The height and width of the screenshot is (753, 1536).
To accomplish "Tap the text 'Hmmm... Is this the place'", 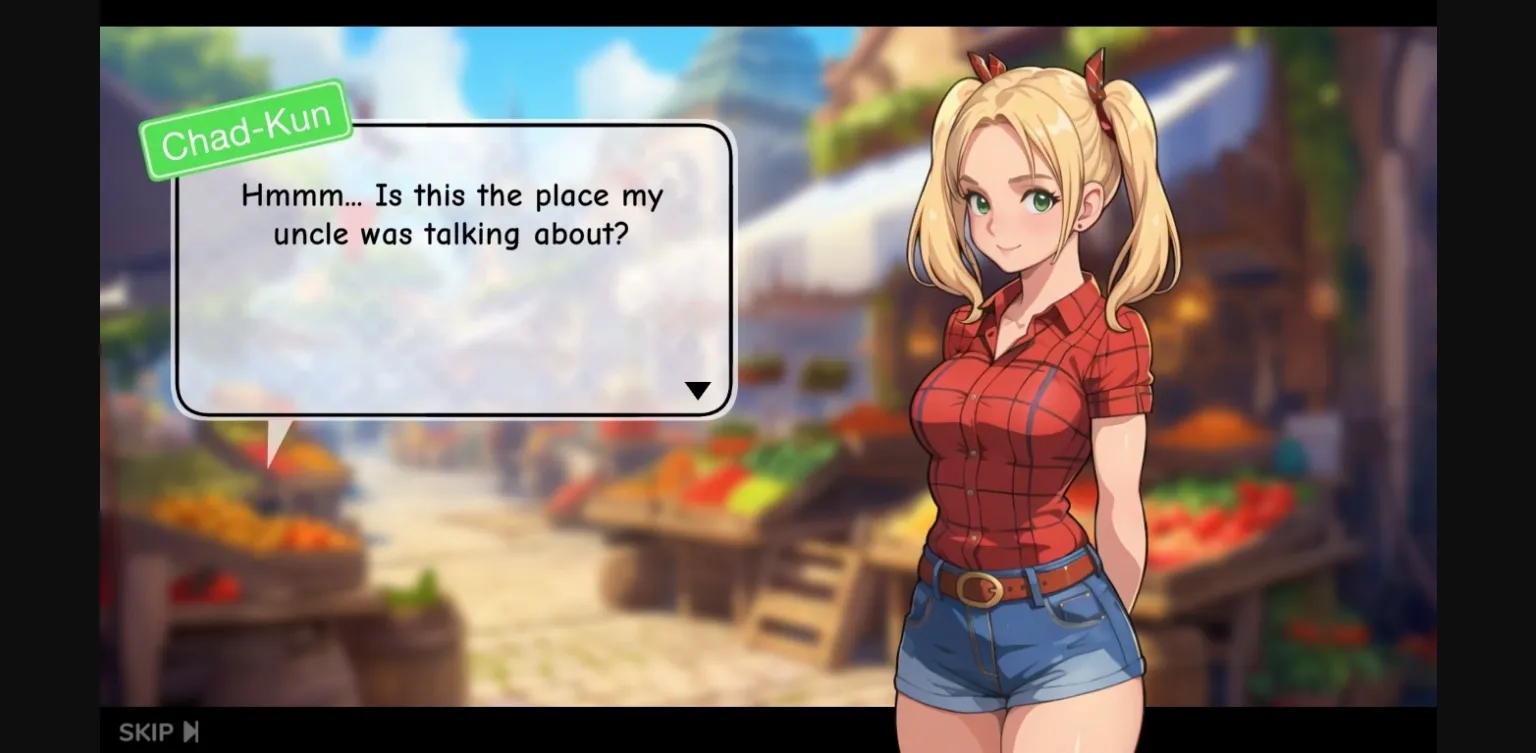I will (452, 196).
